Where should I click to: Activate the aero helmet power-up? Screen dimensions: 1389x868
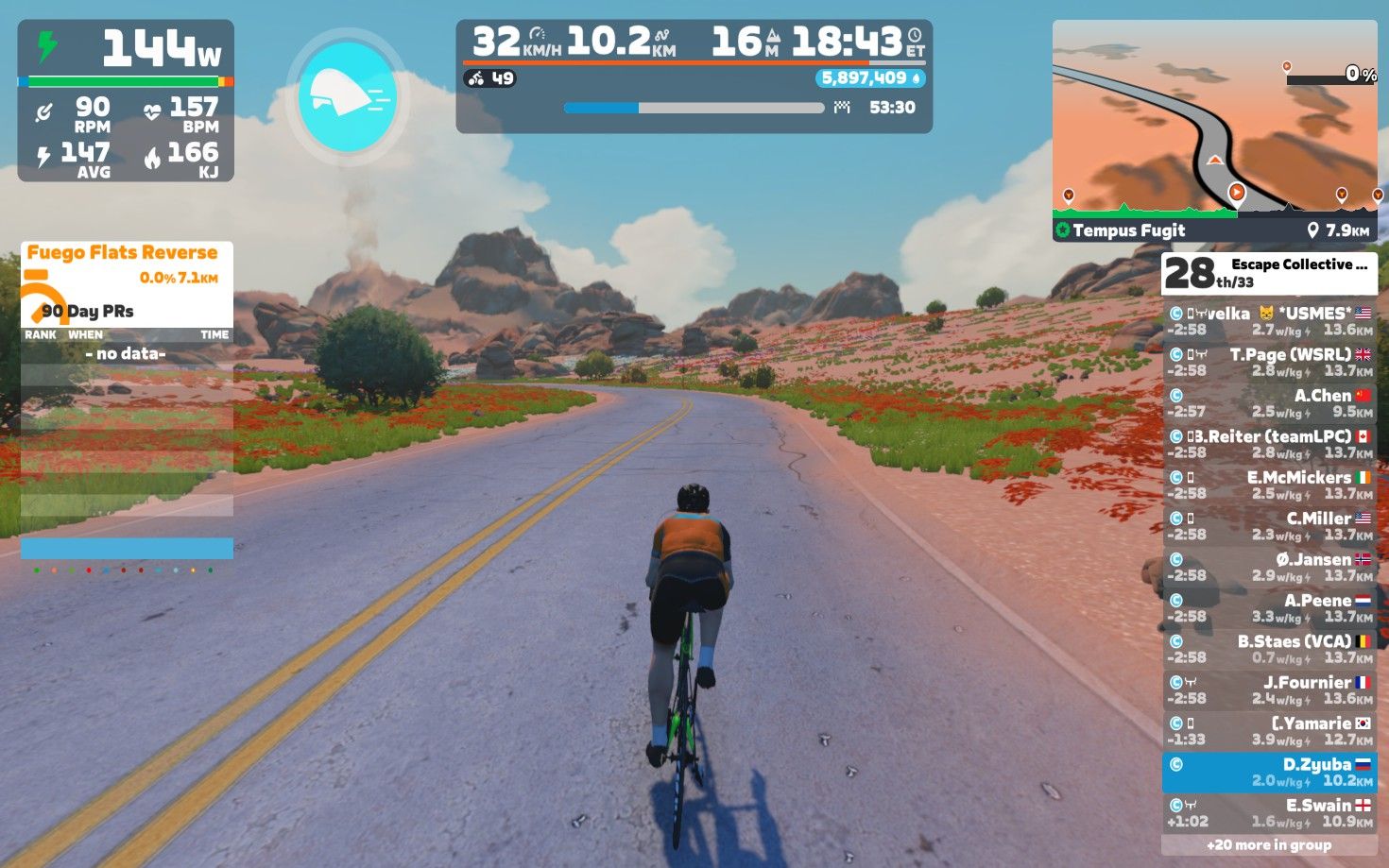point(347,96)
